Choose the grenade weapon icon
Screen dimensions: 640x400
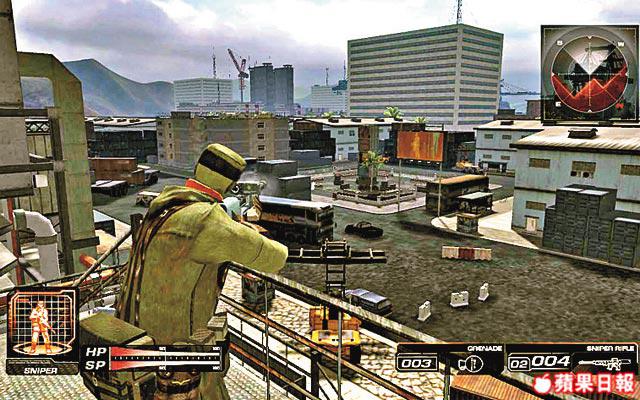click(x=463, y=363)
